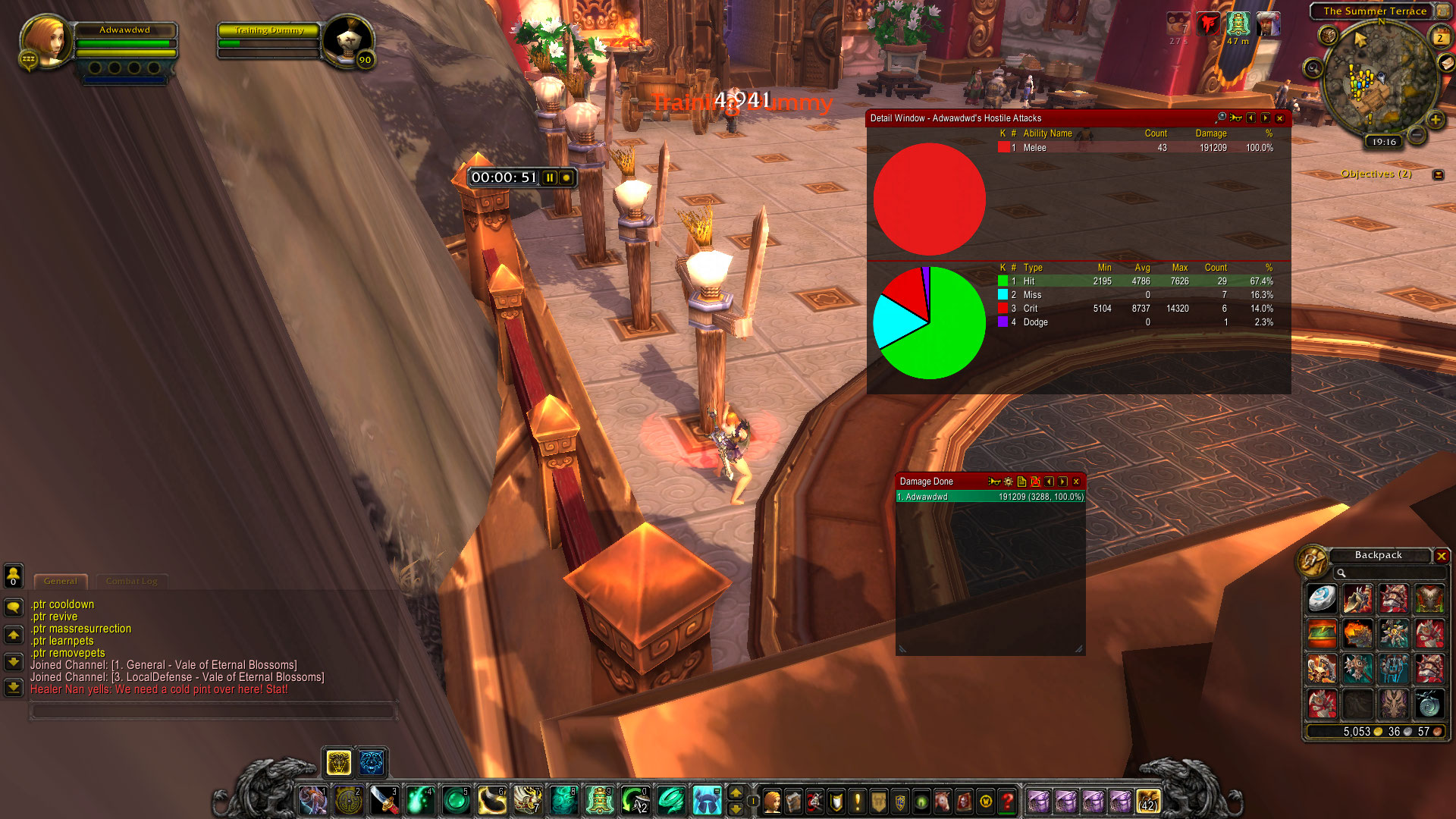Zoom in on the minimap
1456x819 pixels.
click(1436, 120)
